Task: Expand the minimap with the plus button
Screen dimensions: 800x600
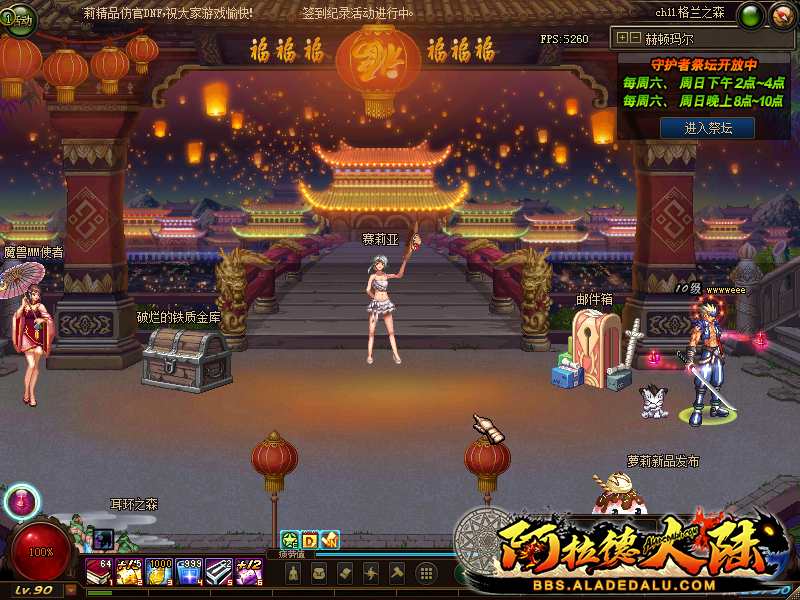Action: point(623,38)
